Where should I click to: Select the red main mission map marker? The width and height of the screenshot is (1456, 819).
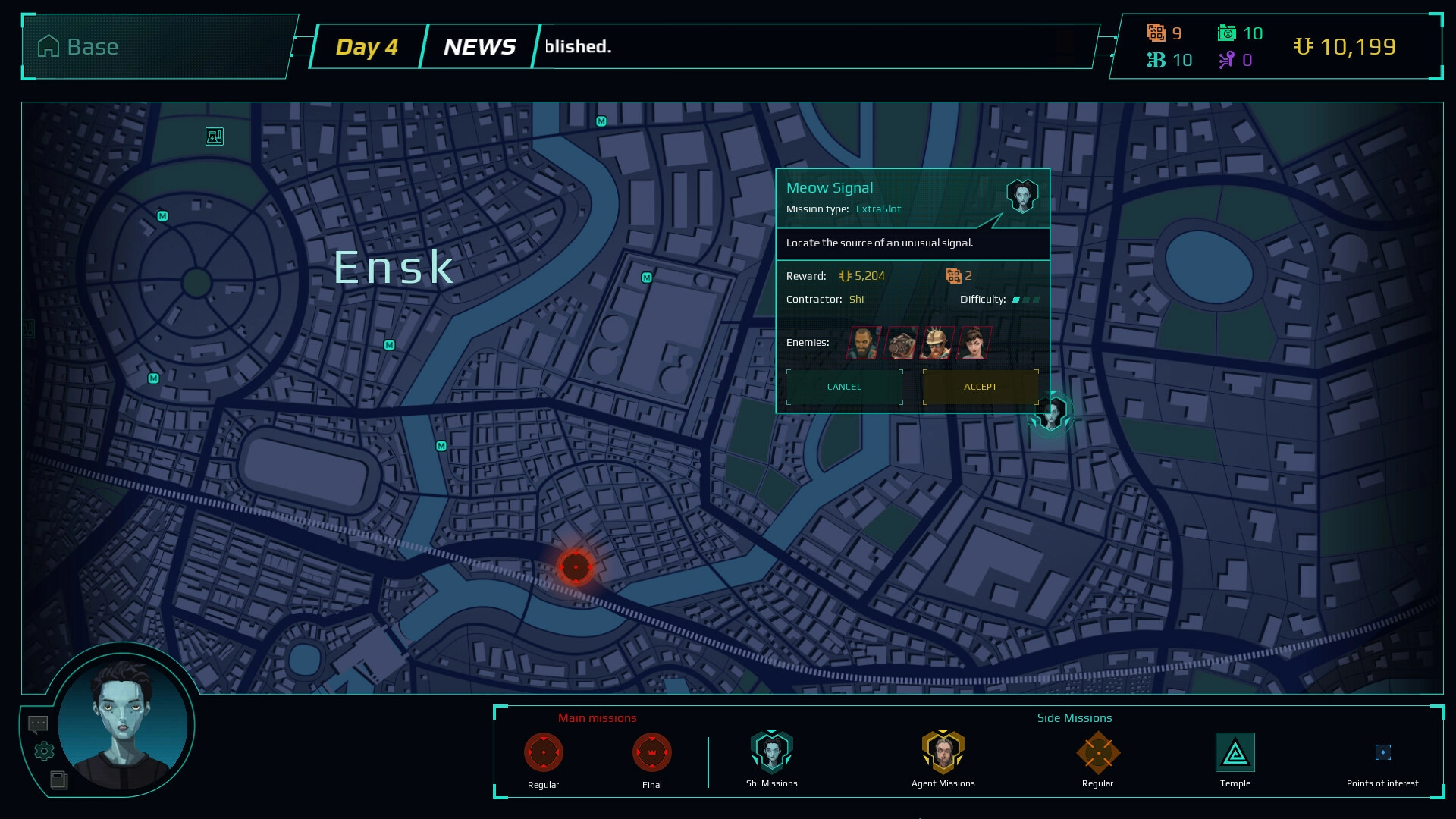coord(576,566)
